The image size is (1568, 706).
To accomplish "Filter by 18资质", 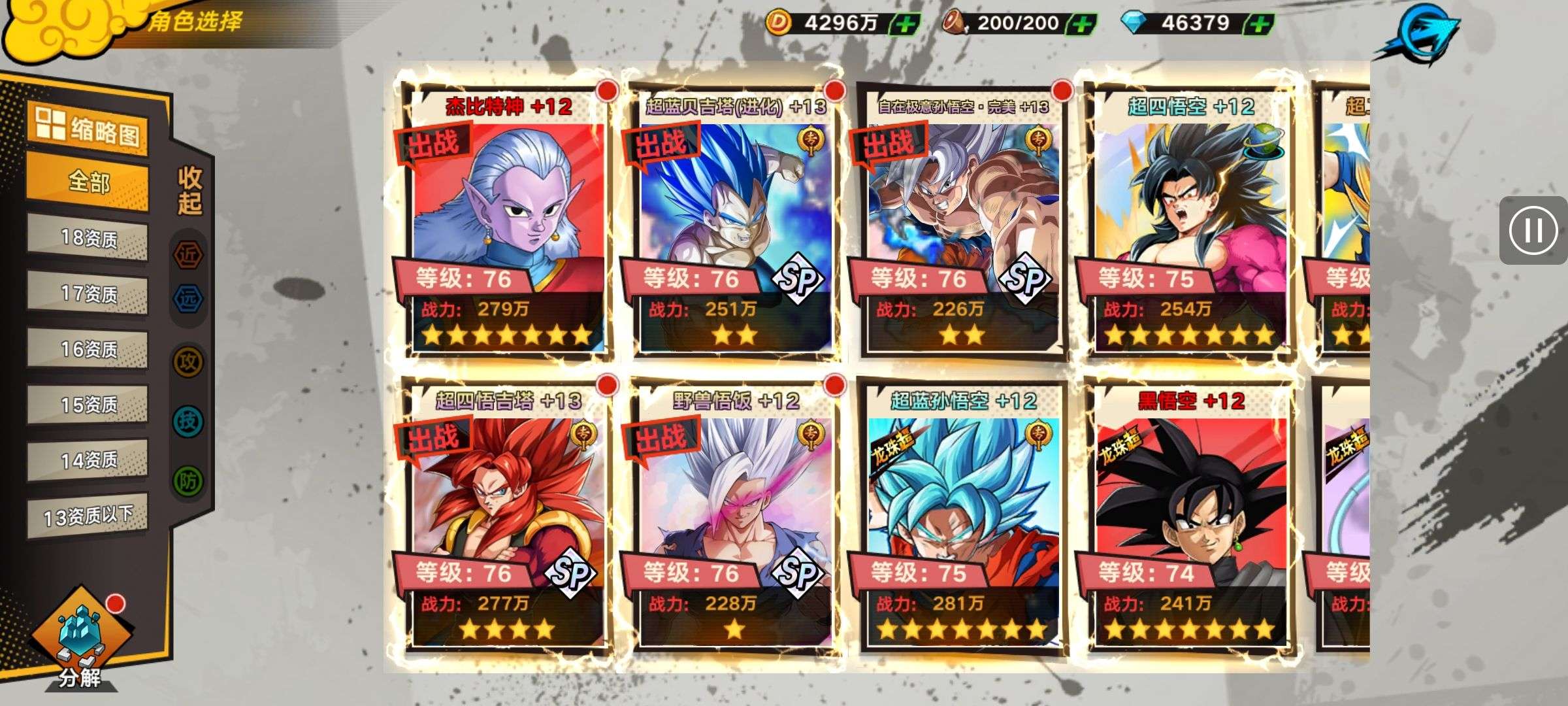I will click(88, 239).
